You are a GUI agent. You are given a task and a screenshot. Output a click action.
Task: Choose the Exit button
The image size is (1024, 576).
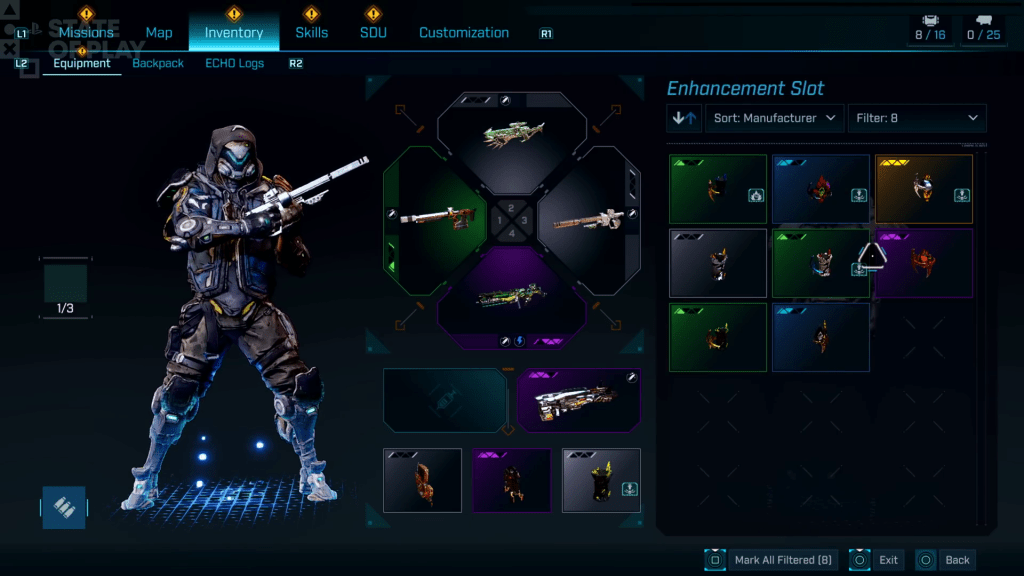click(875, 560)
